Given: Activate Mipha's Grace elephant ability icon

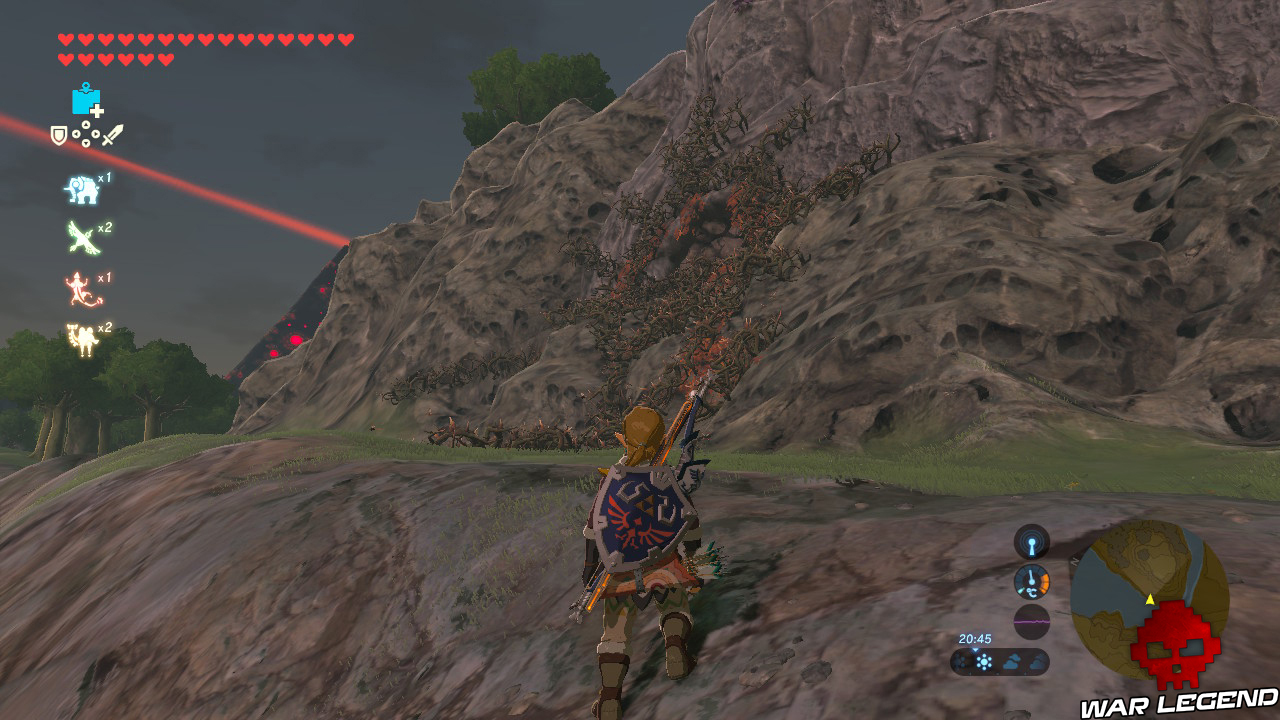Looking at the screenshot, I should click(82, 191).
